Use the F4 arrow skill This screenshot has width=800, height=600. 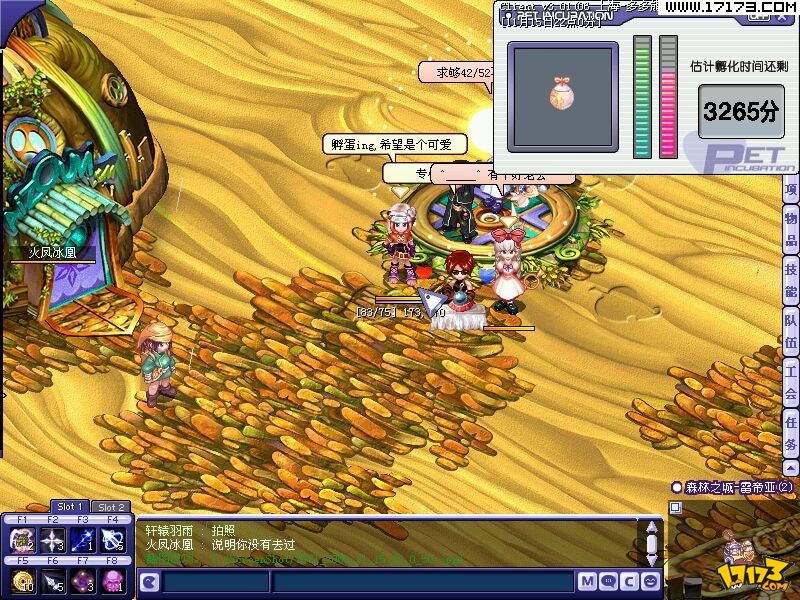(113, 541)
